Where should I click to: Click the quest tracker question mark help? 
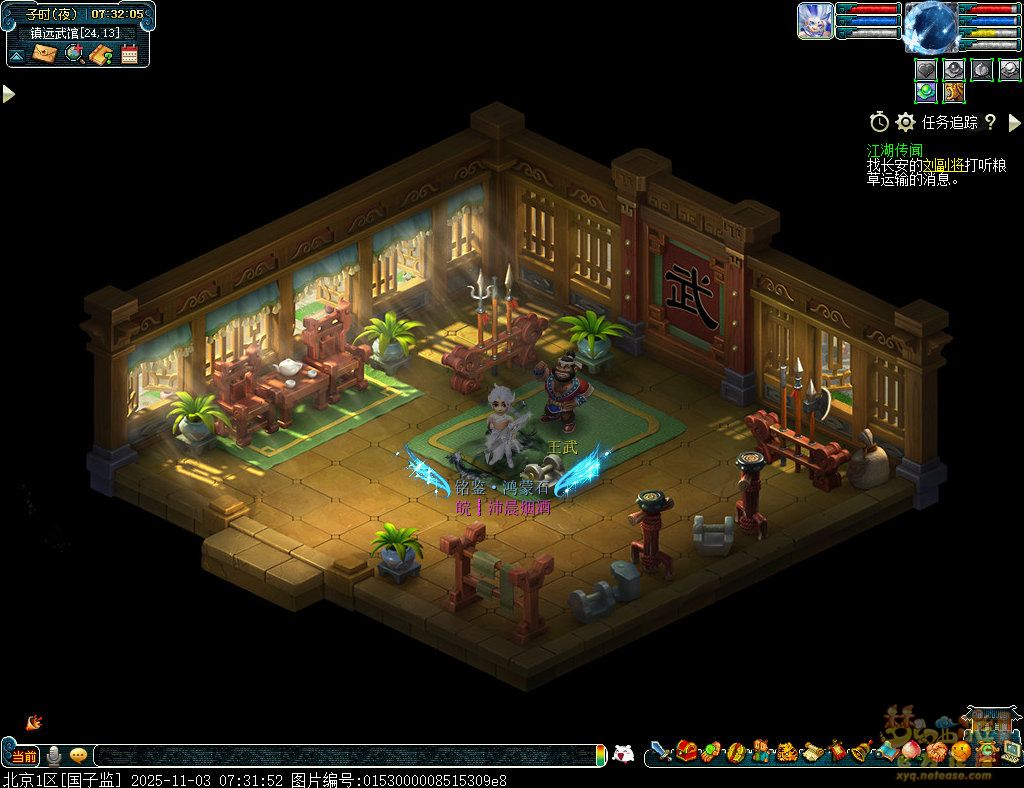tap(990, 122)
